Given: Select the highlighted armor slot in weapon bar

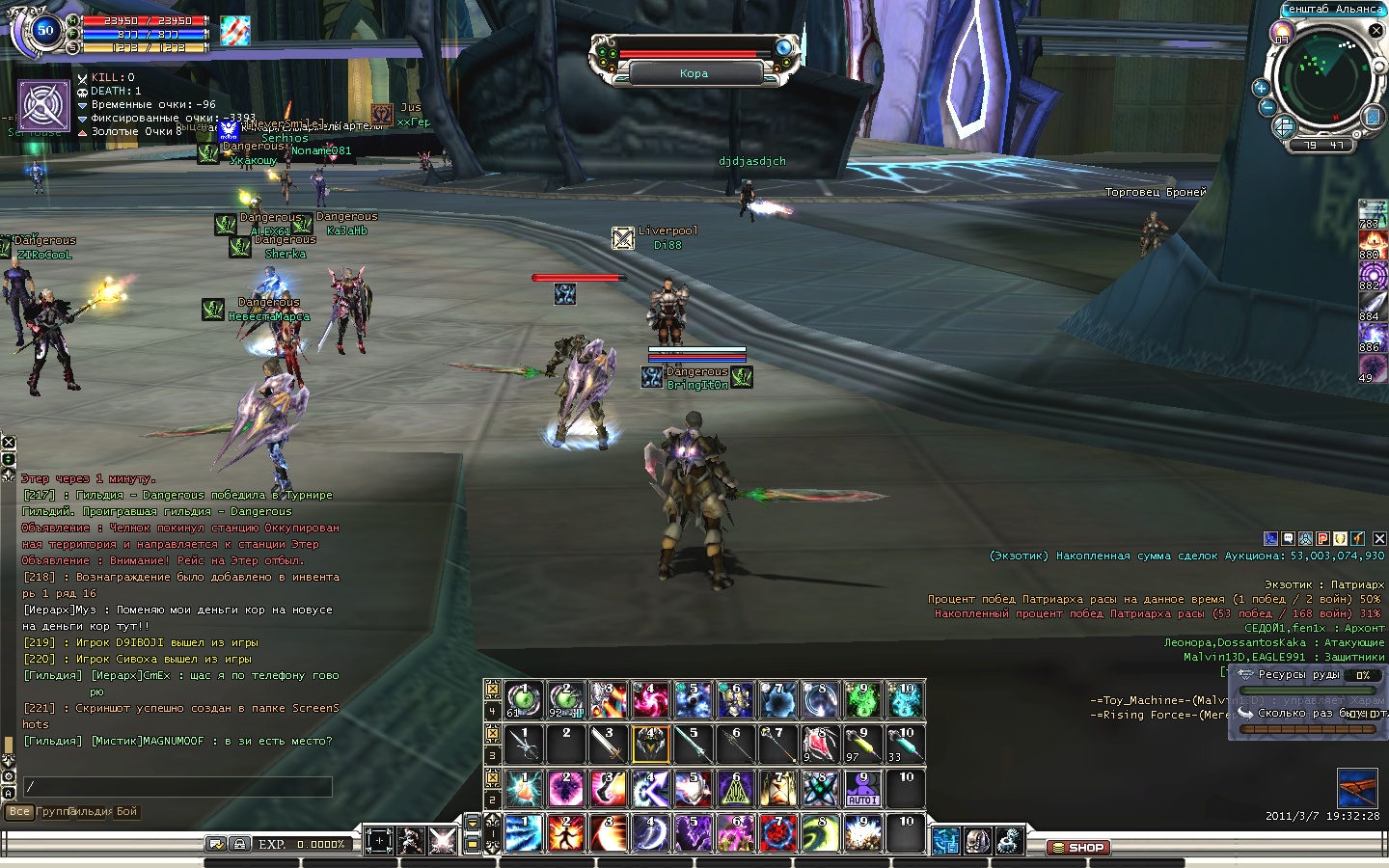Looking at the screenshot, I should pyautogui.click(x=650, y=744).
